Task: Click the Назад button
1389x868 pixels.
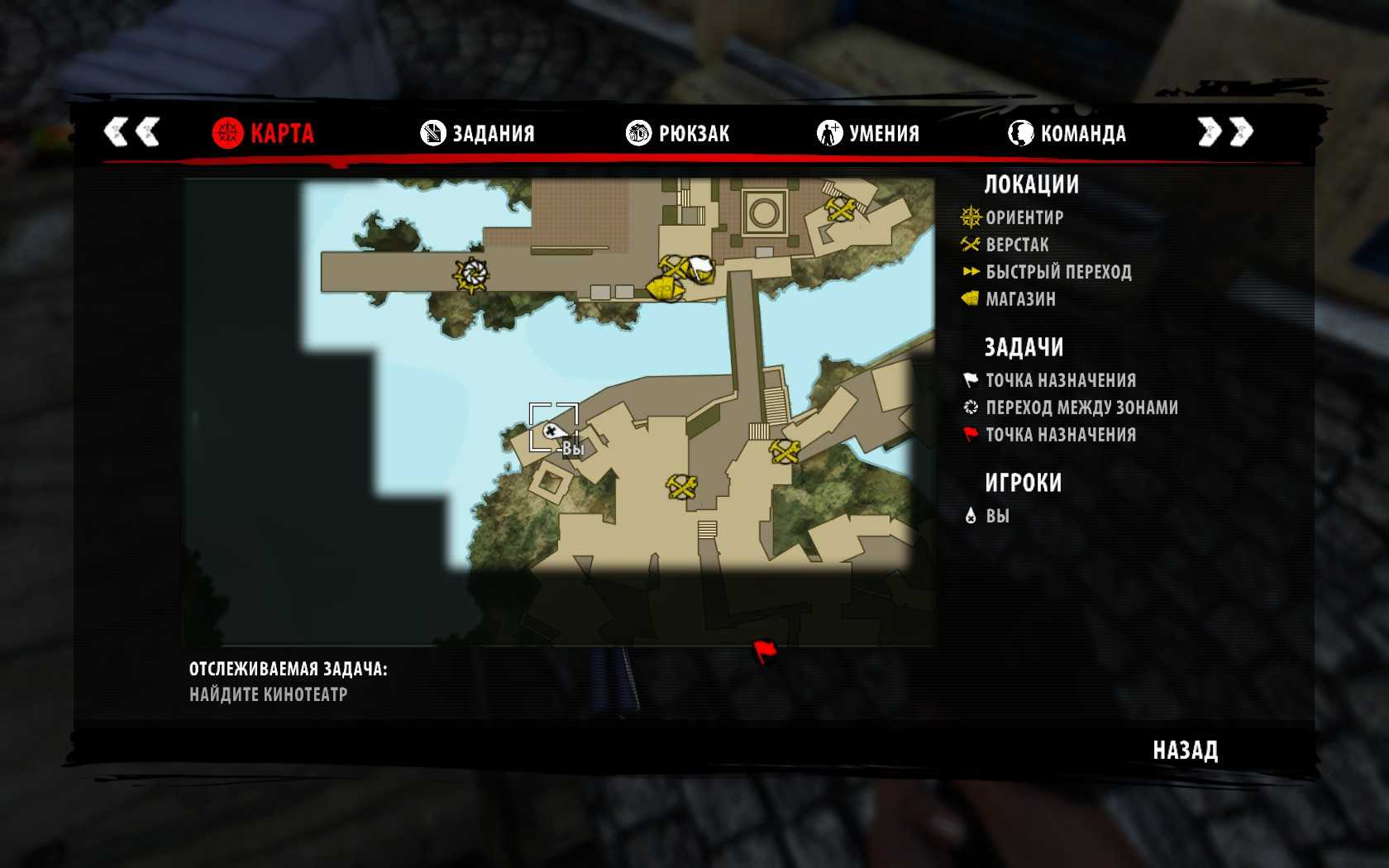Action: 1185,750
